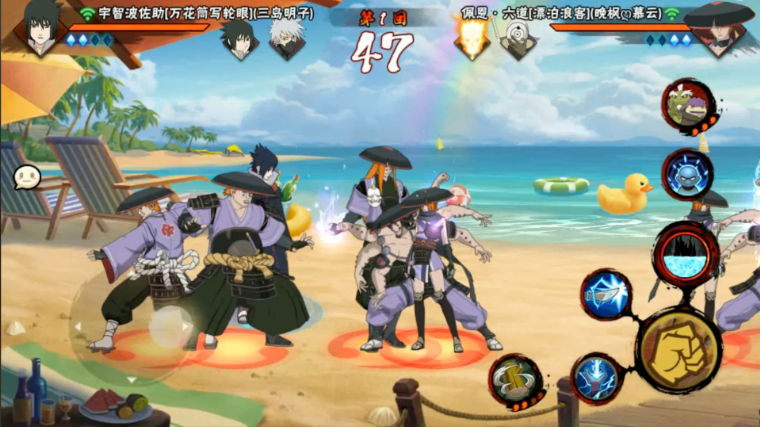Screen dimensions: 760x427
Task: Trigger the ultimate jutsu button with dark spikes
Action: pos(686,254)
